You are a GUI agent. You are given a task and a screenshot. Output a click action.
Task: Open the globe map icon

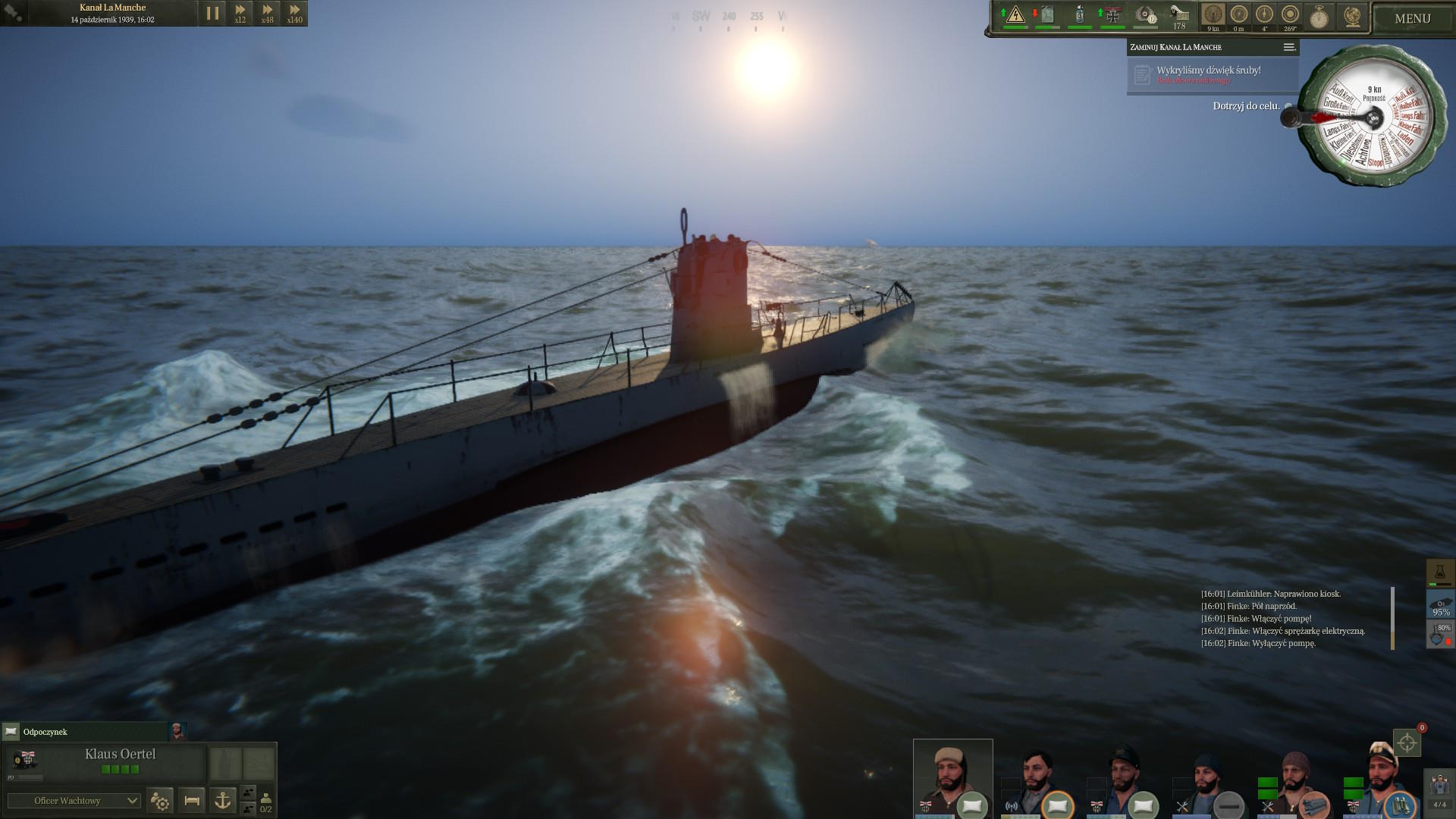pos(1351,17)
